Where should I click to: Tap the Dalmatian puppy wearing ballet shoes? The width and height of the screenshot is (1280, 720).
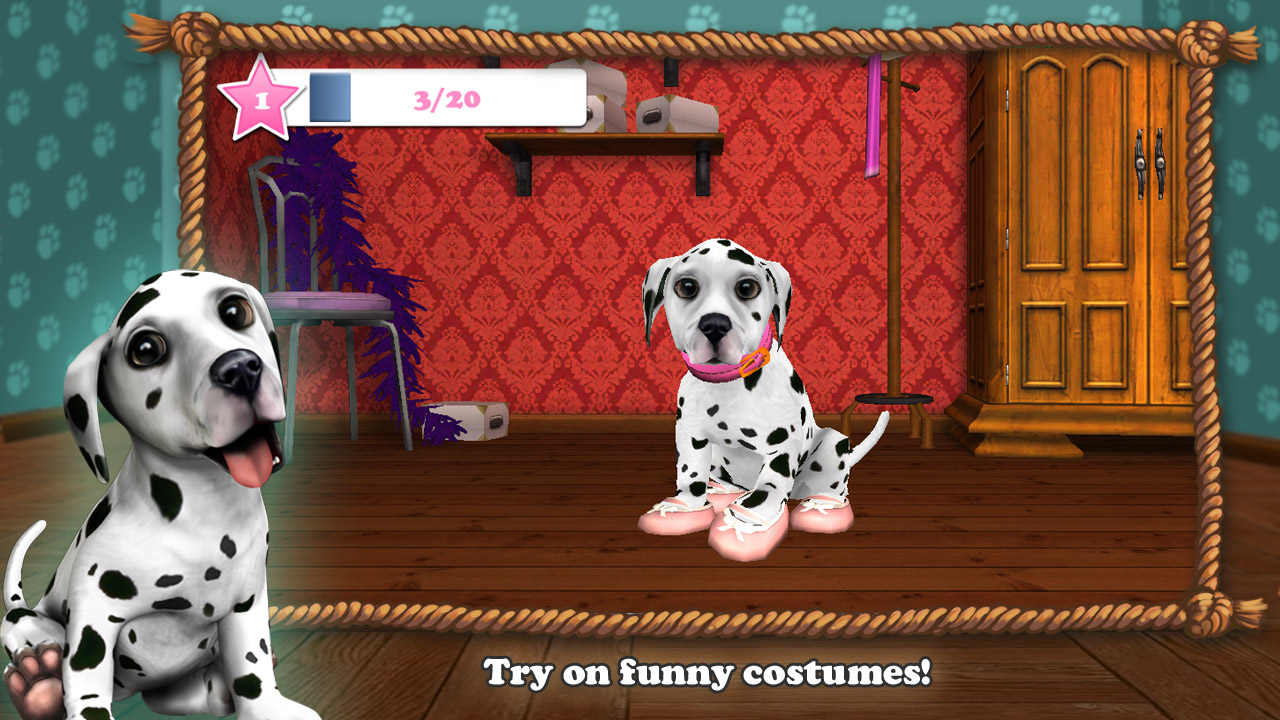coord(740,400)
